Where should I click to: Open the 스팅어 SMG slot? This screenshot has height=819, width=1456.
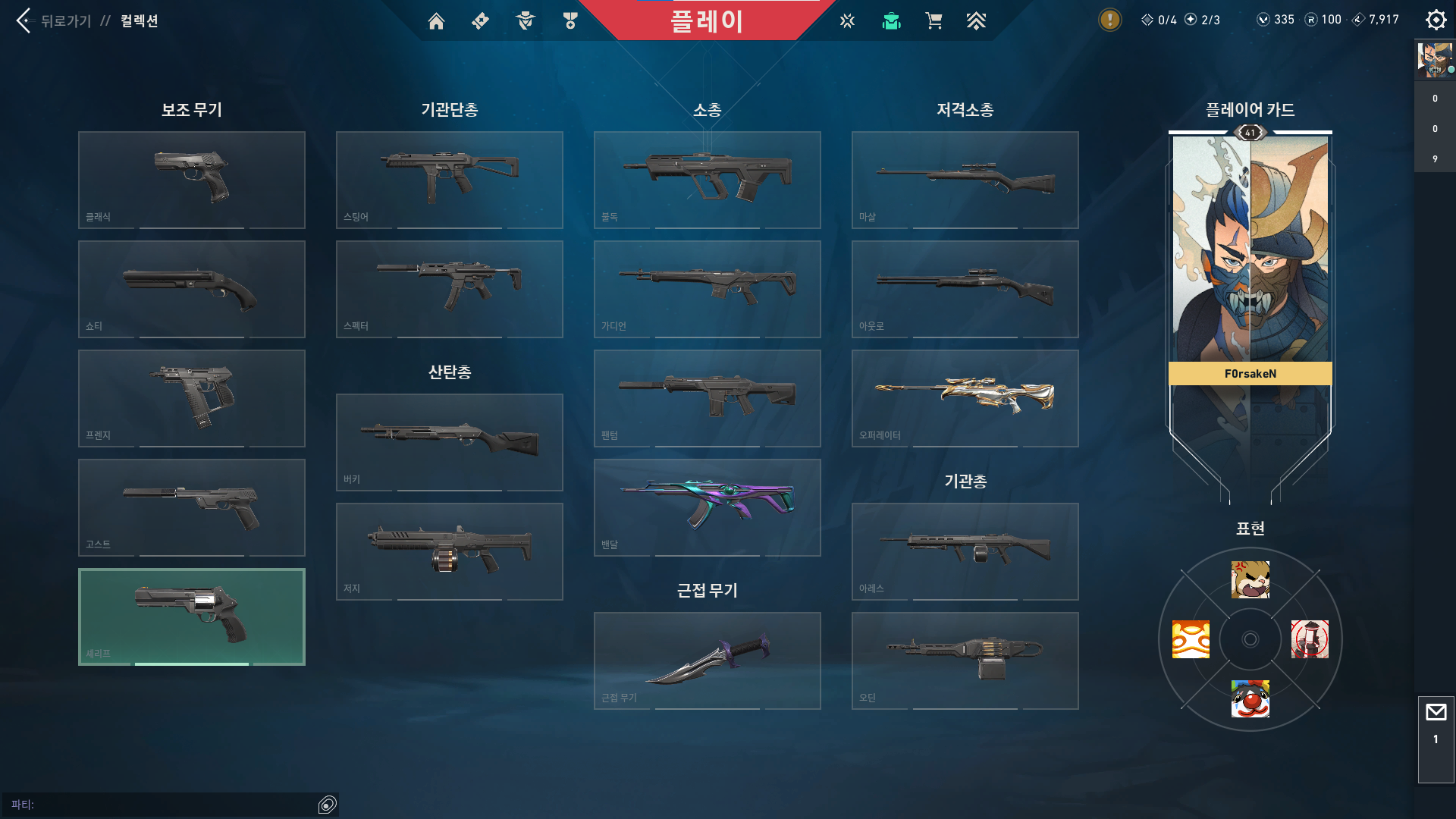(x=450, y=180)
